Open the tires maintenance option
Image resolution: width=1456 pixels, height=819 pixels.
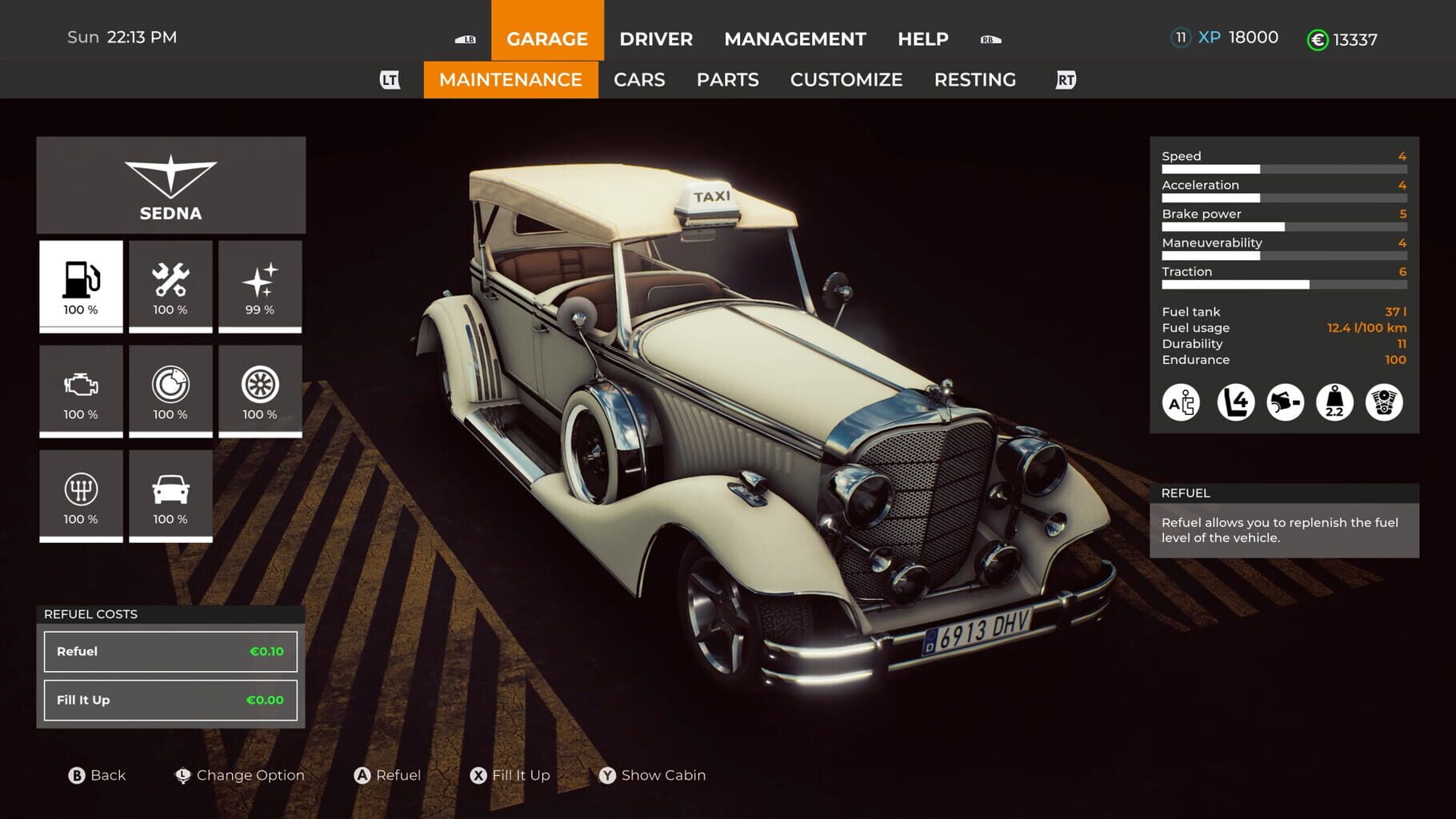260,390
